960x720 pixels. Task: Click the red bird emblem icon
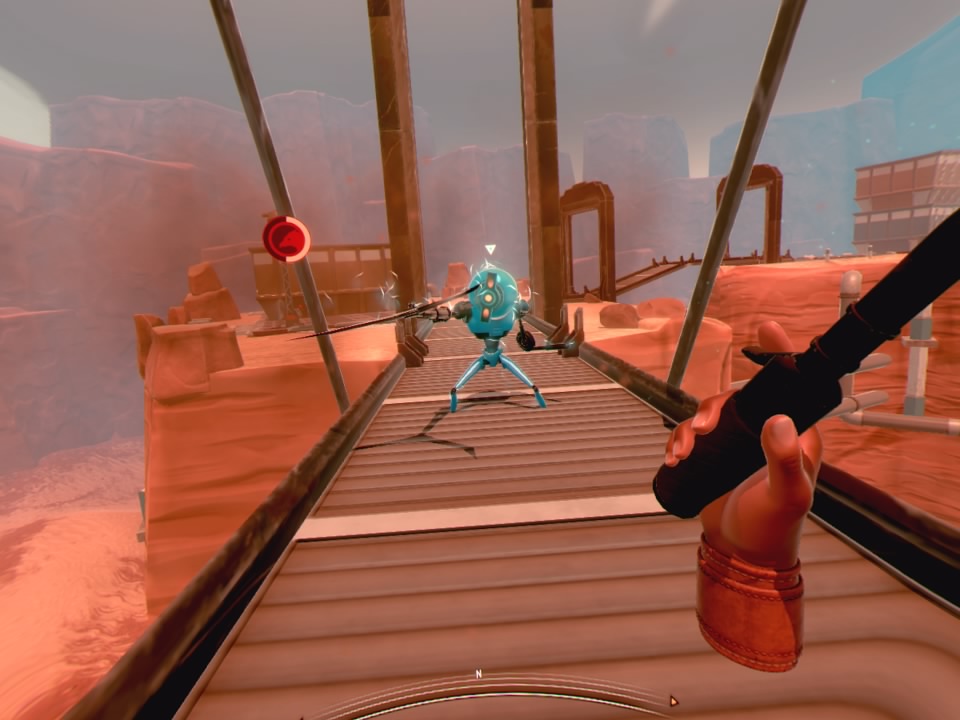[286, 238]
